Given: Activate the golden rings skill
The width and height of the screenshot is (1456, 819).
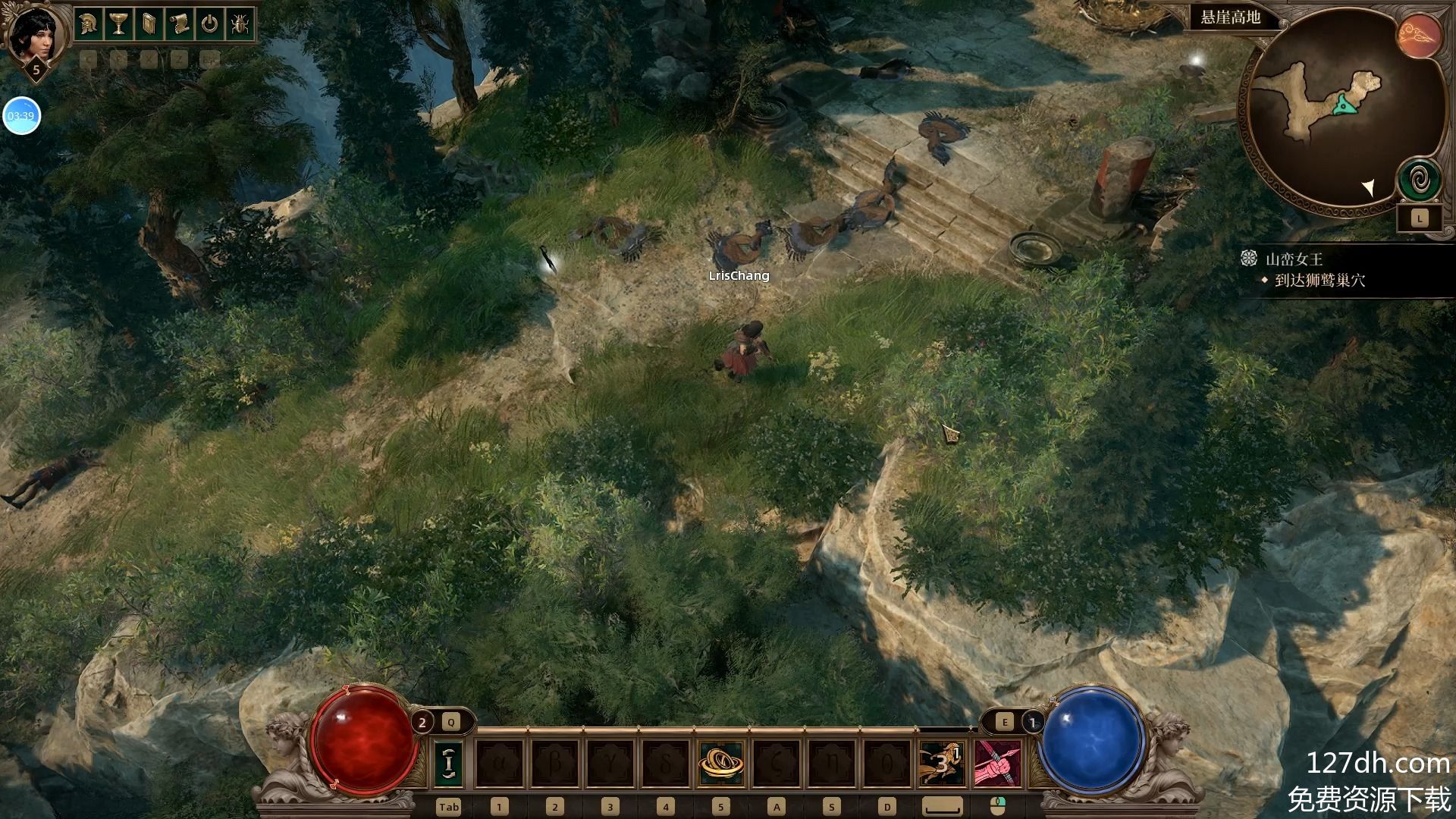Looking at the screenshot, I should [x=720, y=763].
